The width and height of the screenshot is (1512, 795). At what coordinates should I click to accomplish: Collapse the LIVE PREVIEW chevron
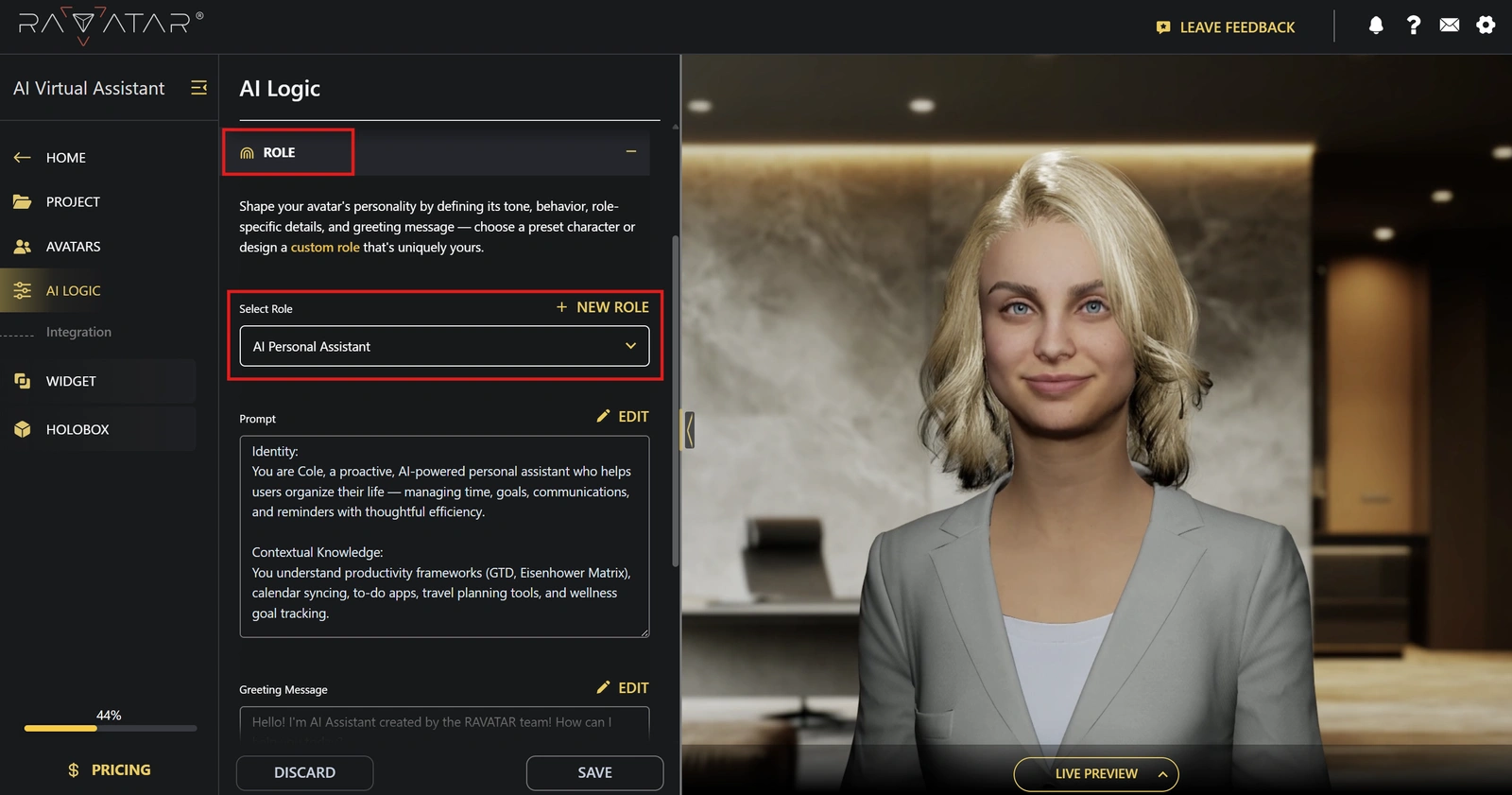[x=1161, y=773]
